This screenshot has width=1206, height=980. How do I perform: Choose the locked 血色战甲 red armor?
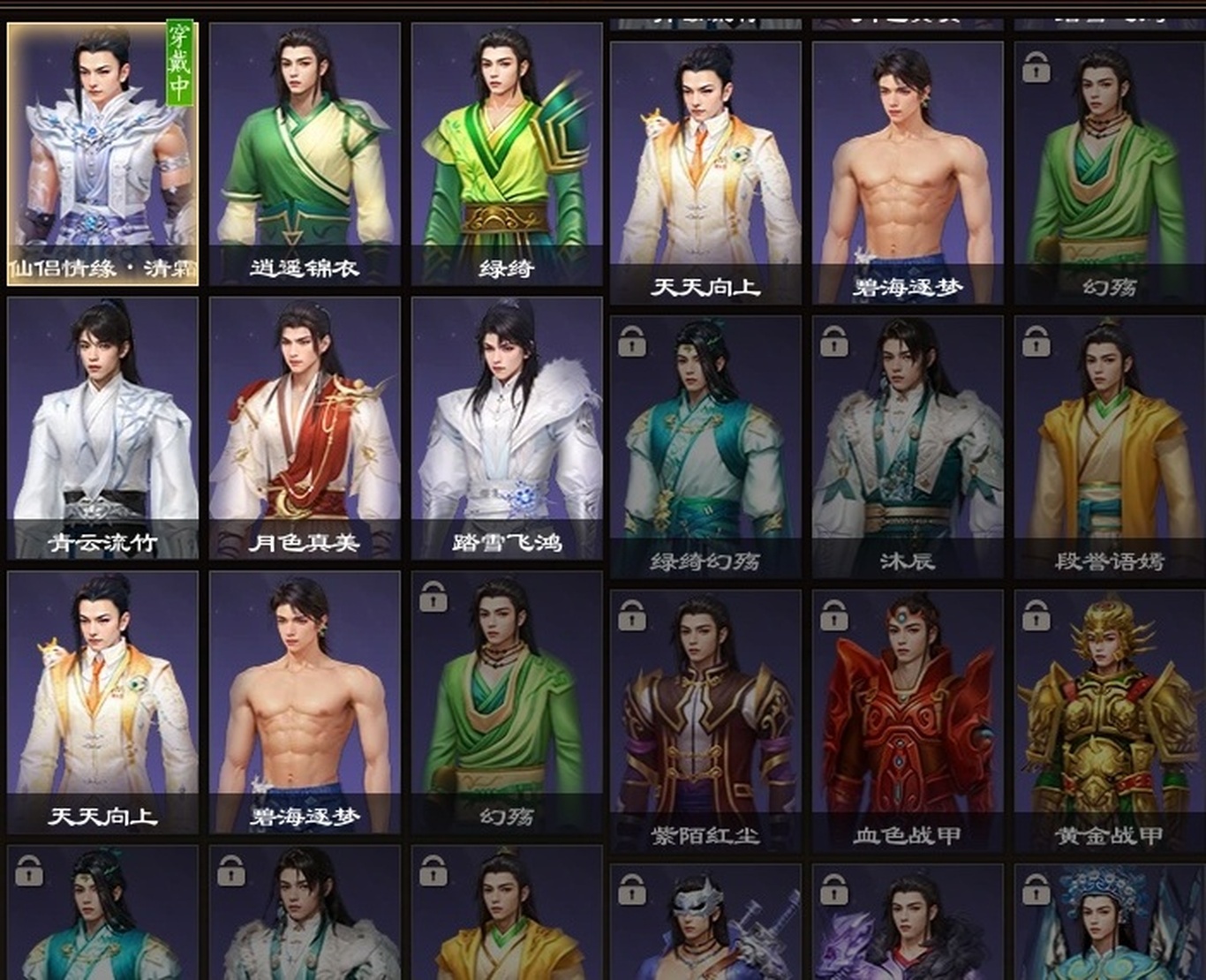pyautogui.click(x=908, y=720)
